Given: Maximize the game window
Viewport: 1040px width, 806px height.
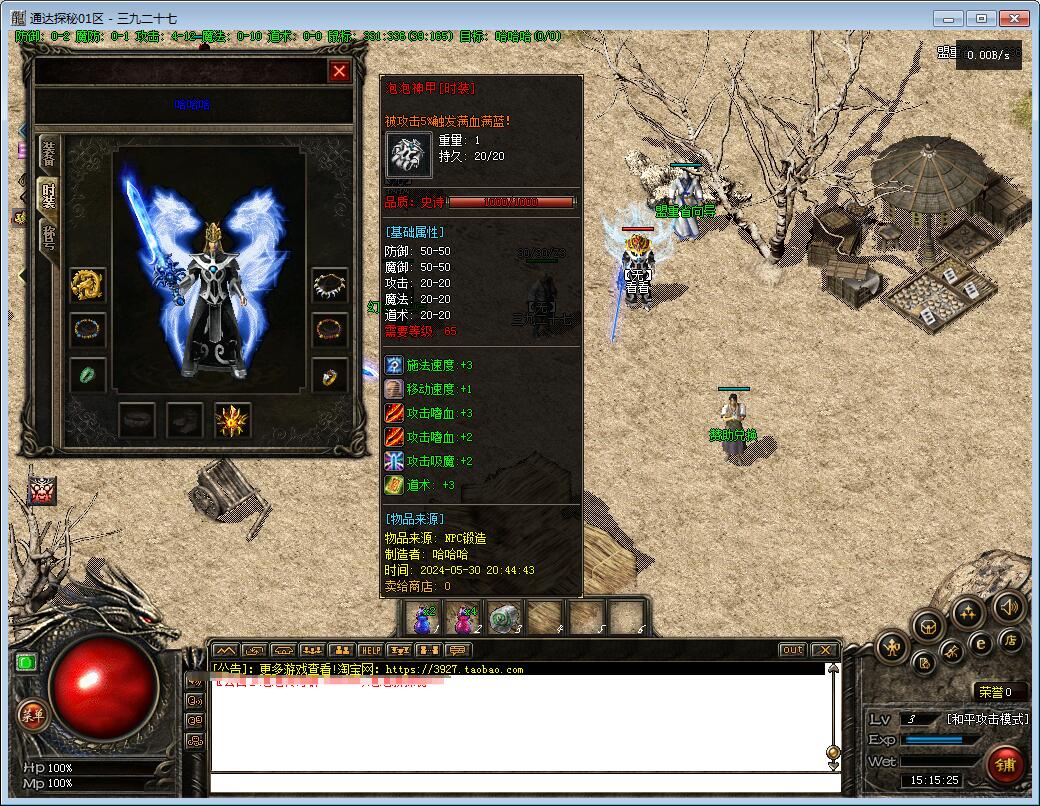Looking at the screenshot, I should (983, 18).
